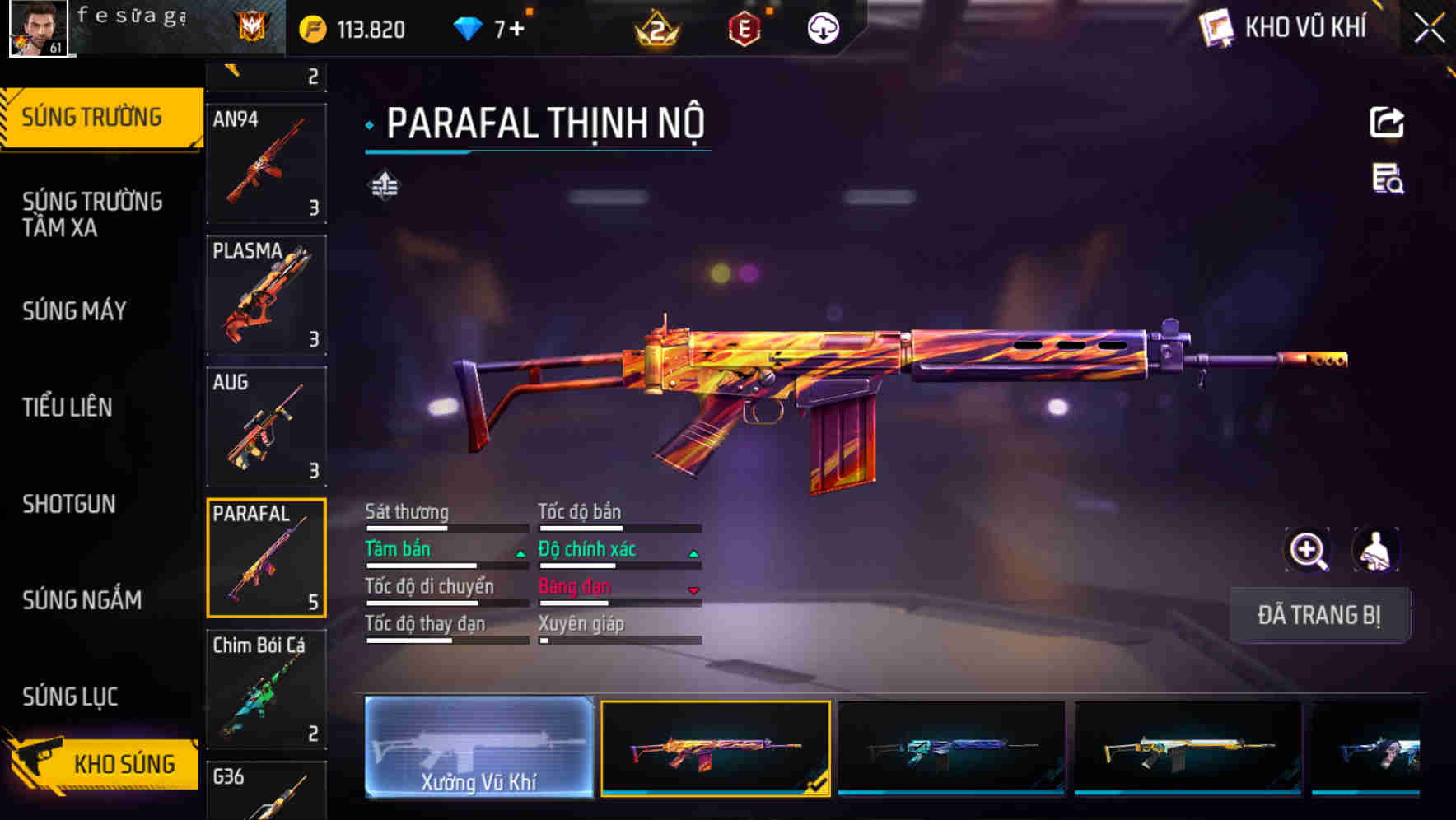Select the magnifier zoom icon near ĐÃ TRANG BỊ
Image resolution: width=1456 pixels, height=820 pixels.
click(x=1308, y=550)
